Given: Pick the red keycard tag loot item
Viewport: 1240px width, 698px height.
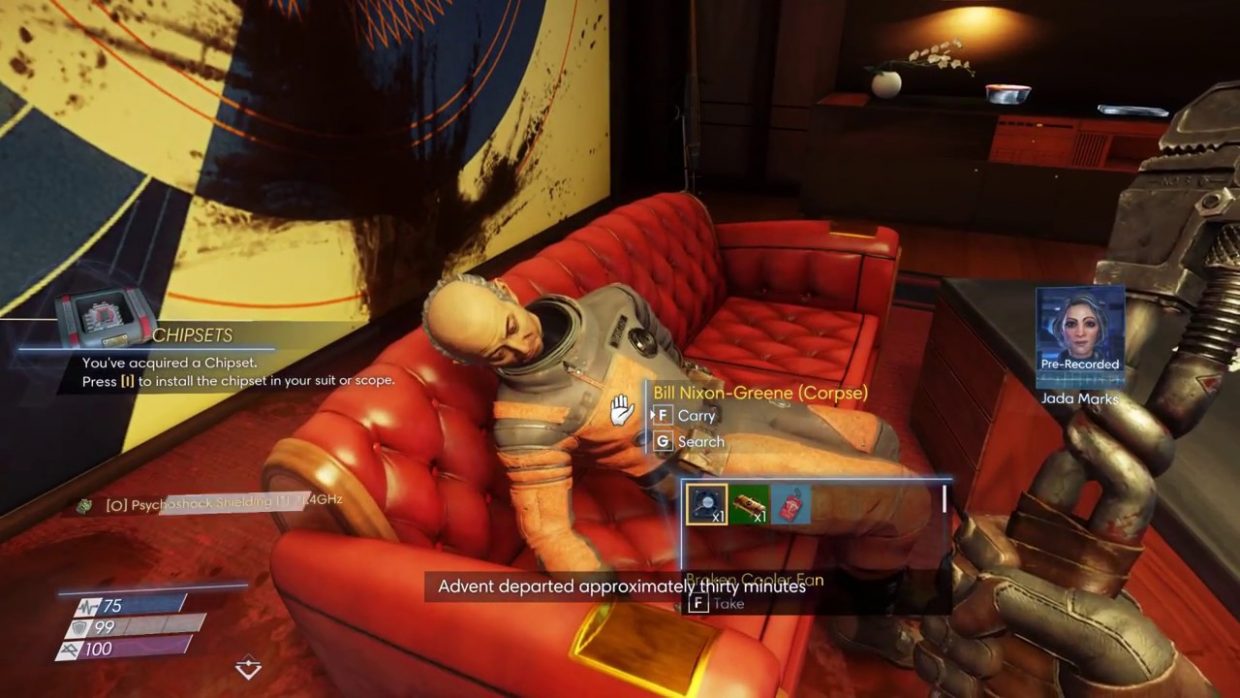Looking at the screenshot, I should click(x=790, y=505).
